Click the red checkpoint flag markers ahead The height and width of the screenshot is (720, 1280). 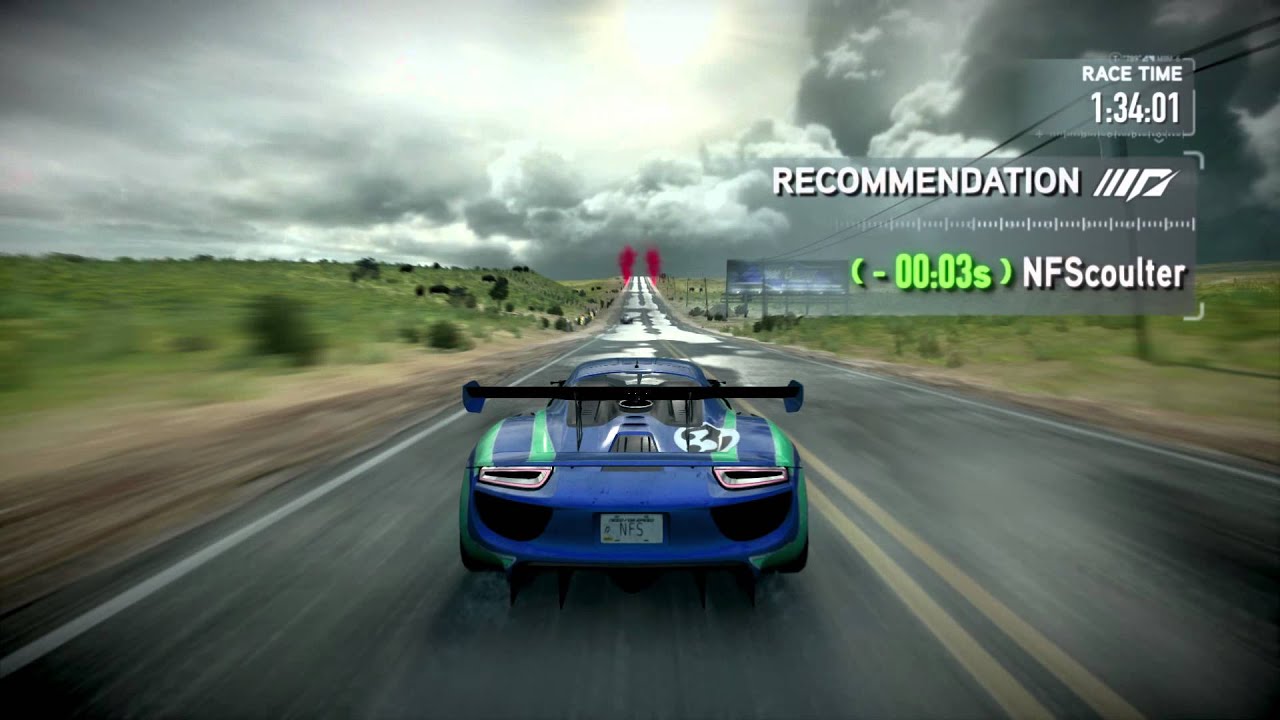point(640,262)
